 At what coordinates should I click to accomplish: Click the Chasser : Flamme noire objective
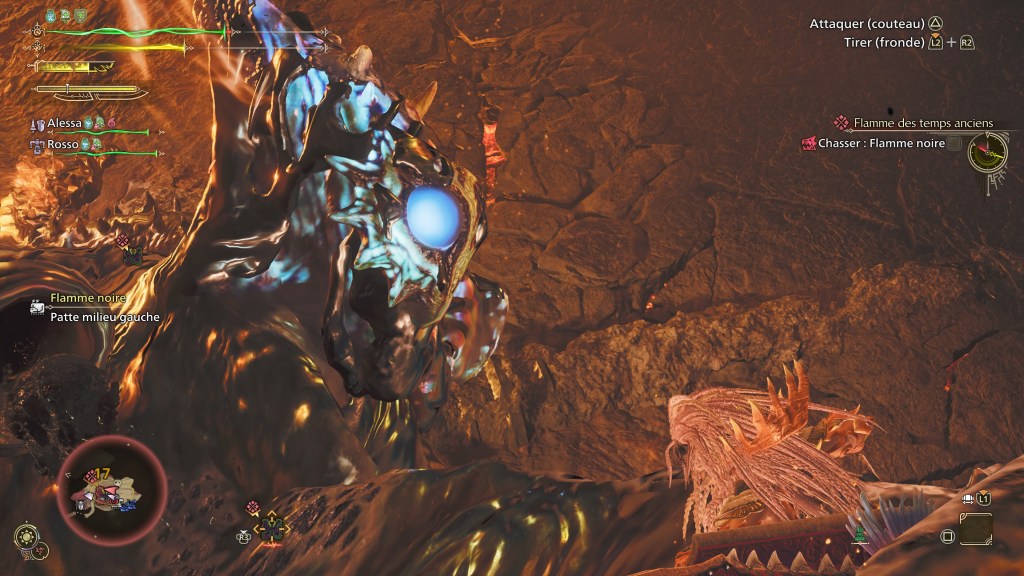point(880,143)
